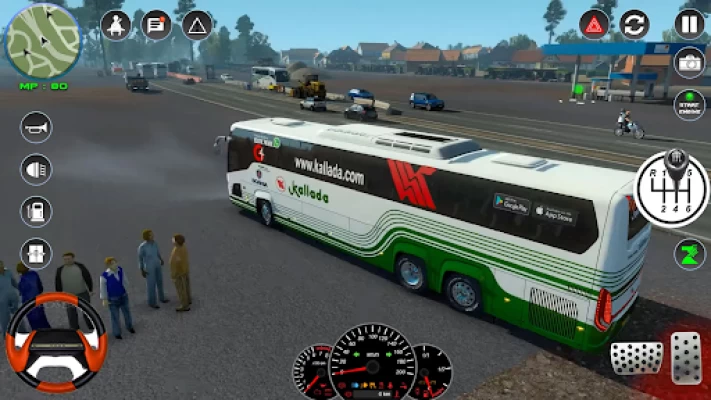Click the circular arrows refresh button
The width and height of the screenshot is (711, 400).
(634, 24)
